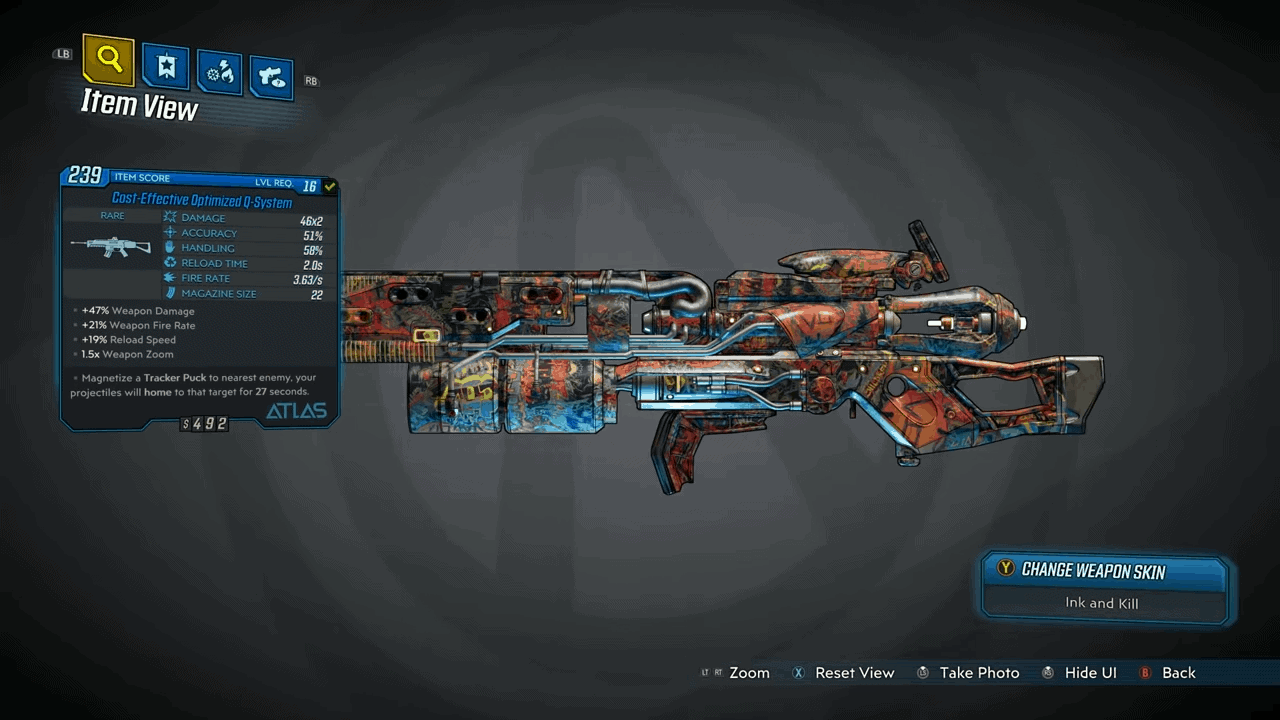The height and width of the screenshot is (720, 1280).
Task: Toggle Hide UI
Action: [1090, 673]
